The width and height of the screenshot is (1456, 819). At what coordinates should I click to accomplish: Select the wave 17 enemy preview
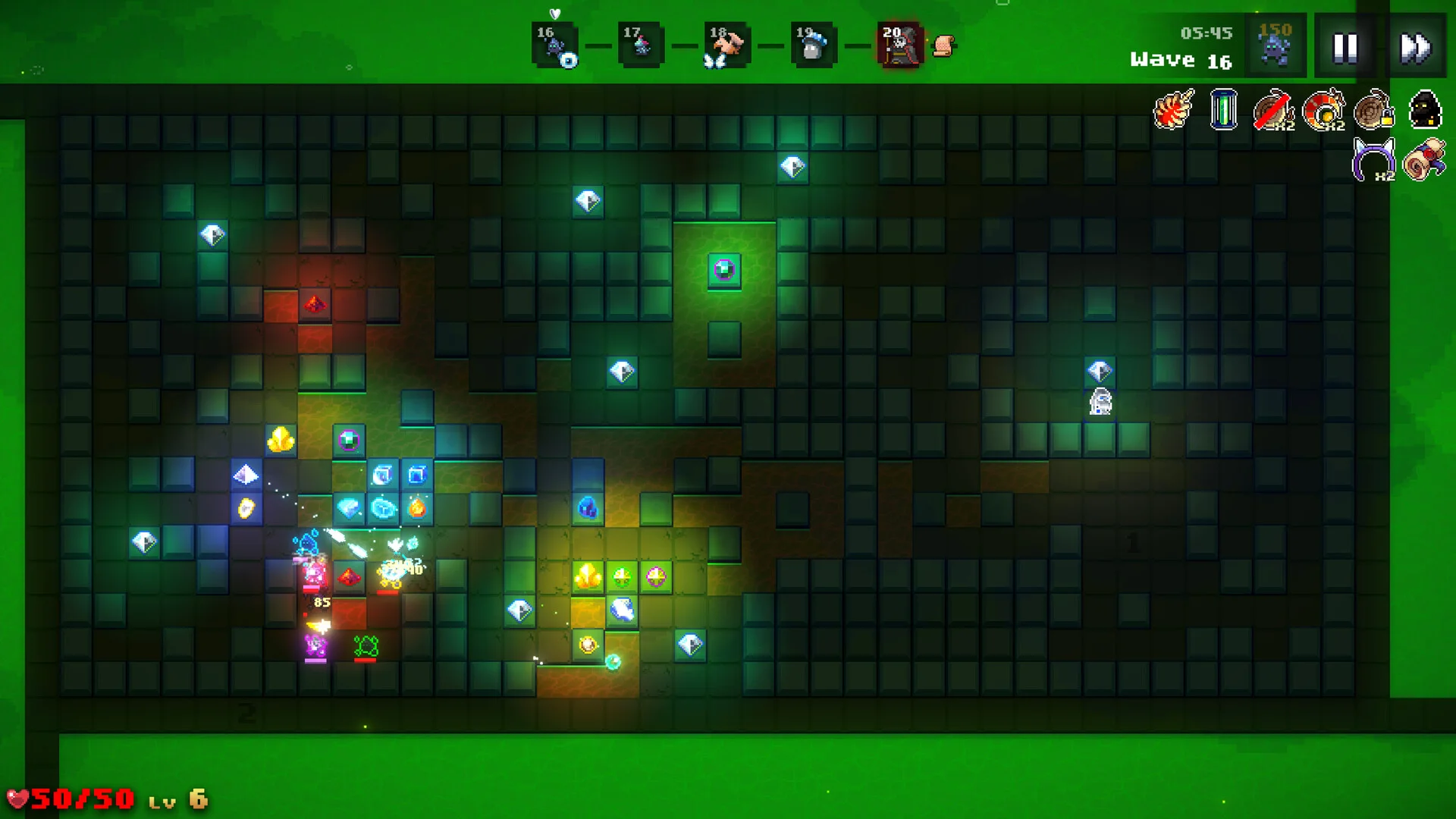click(641, 46)
